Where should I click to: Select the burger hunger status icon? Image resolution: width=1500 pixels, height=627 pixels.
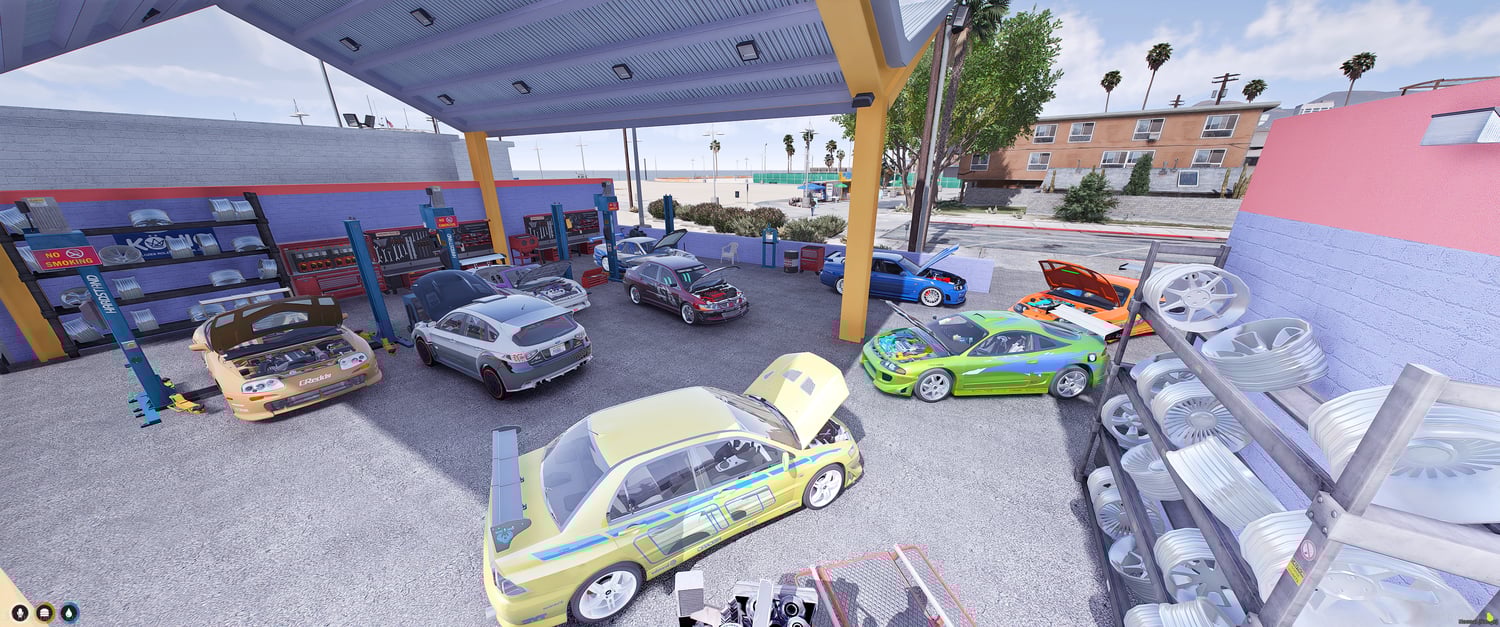point(45,612)
